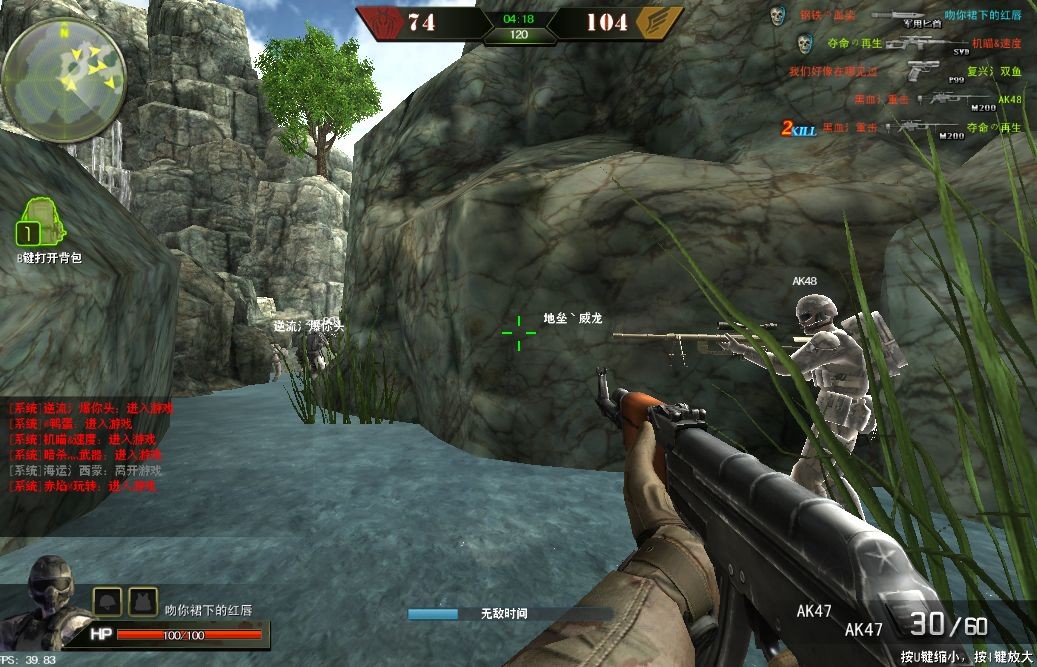1037x667 pixels.
Task: Select the helmet equipment slot
Action: click(108, 601)
